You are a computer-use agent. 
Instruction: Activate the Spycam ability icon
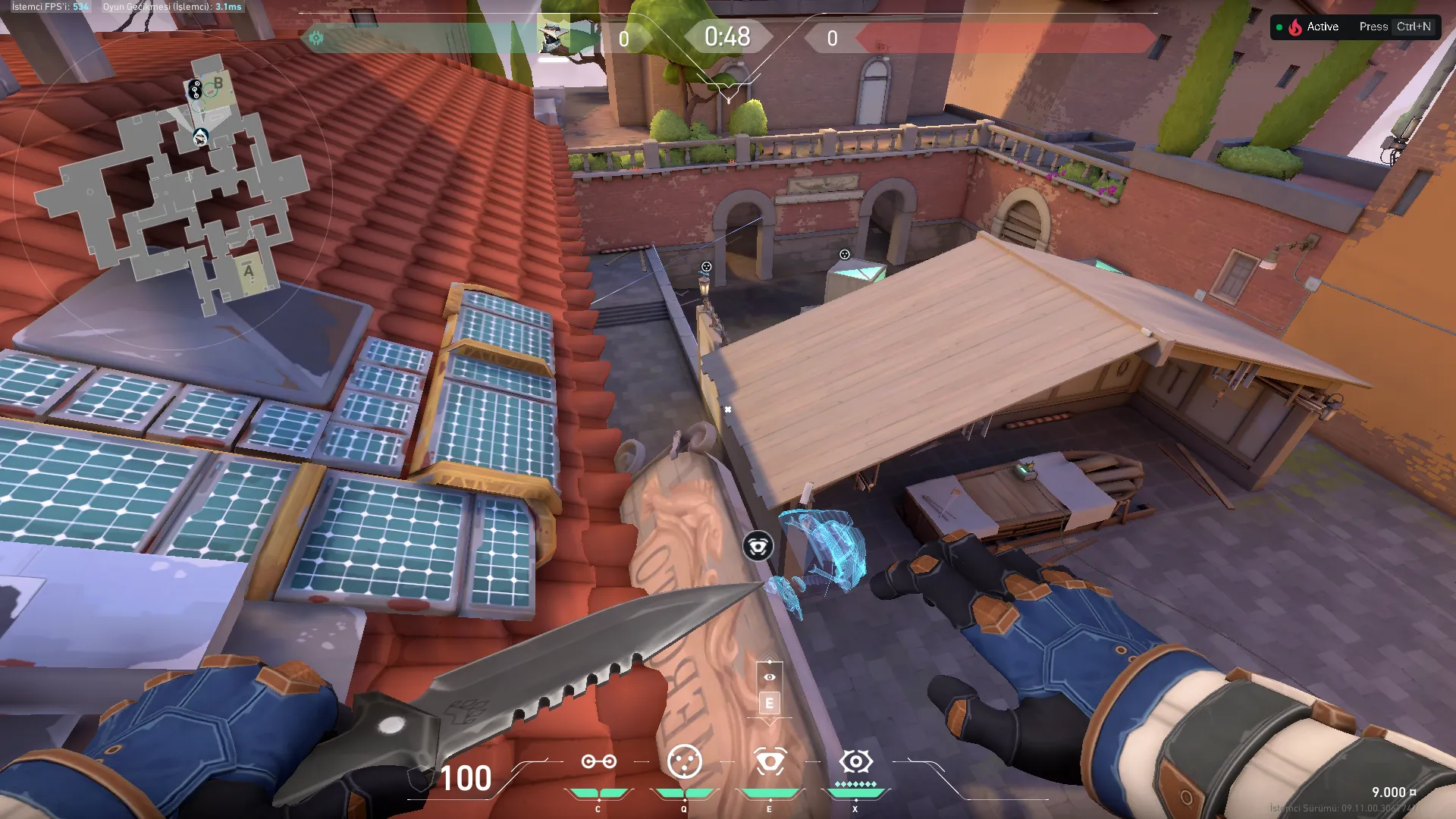click(770, 761)
